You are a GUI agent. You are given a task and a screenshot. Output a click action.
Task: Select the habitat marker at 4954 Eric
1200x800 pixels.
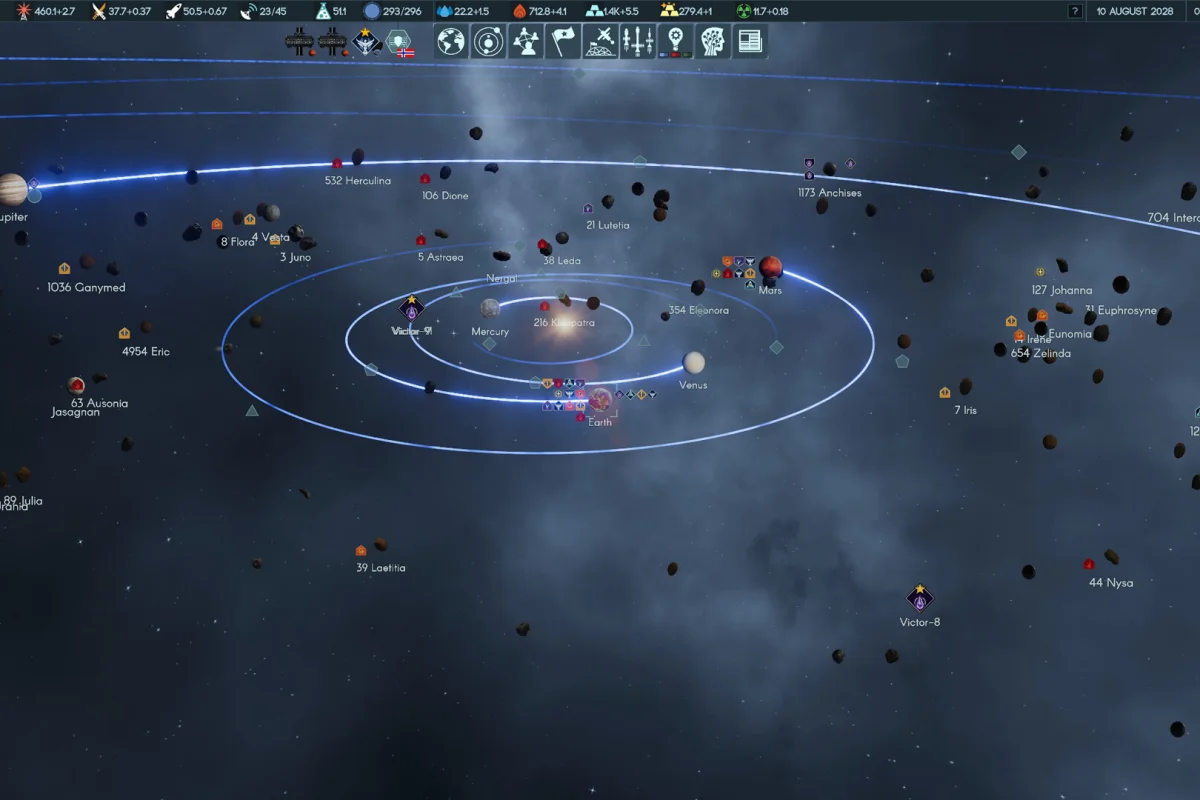125,333
